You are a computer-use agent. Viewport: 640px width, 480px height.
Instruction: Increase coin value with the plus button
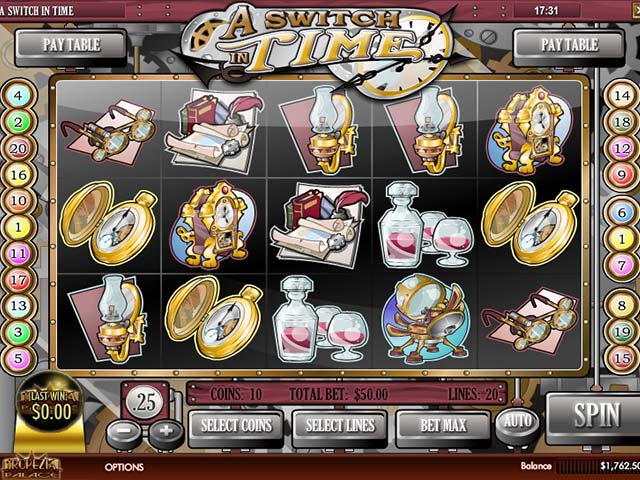pos(166,434)
